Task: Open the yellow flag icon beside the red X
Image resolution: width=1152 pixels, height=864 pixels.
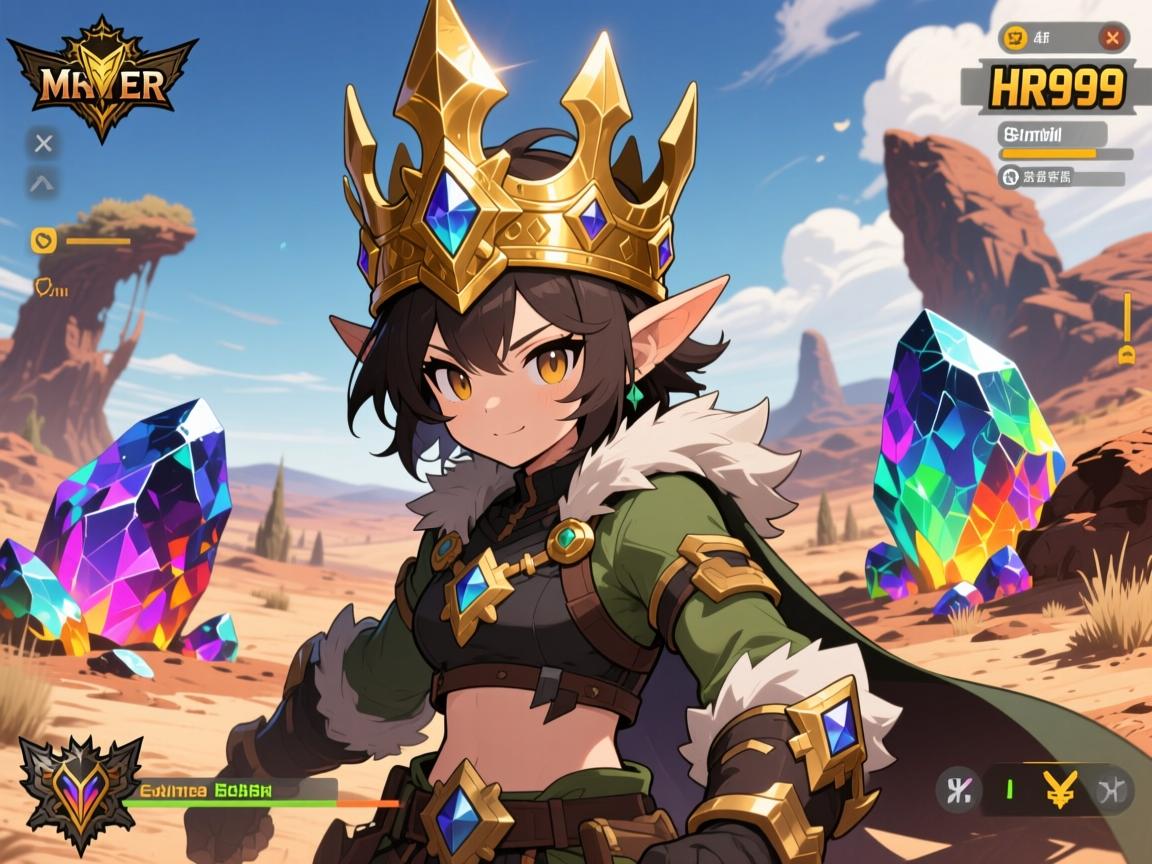Action: tap(1016, 39)
